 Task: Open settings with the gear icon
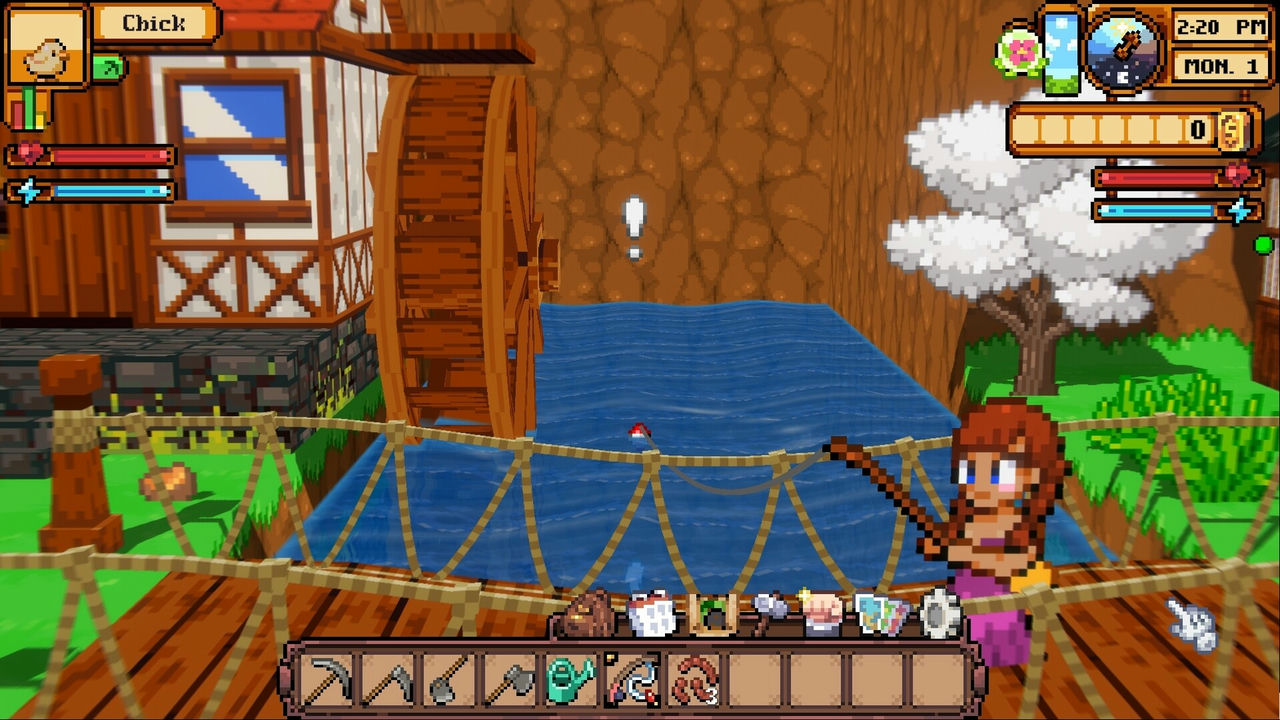(939, 614)
